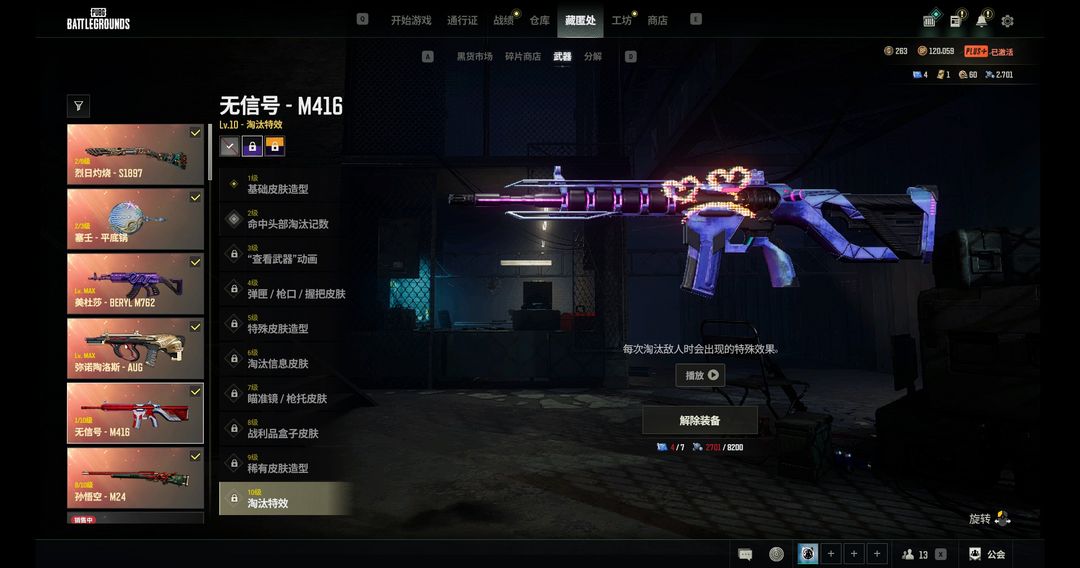
Task: Select the 烈日灼烧 S1897 skin
Action: pyautogui.click(x=135, y=155)
